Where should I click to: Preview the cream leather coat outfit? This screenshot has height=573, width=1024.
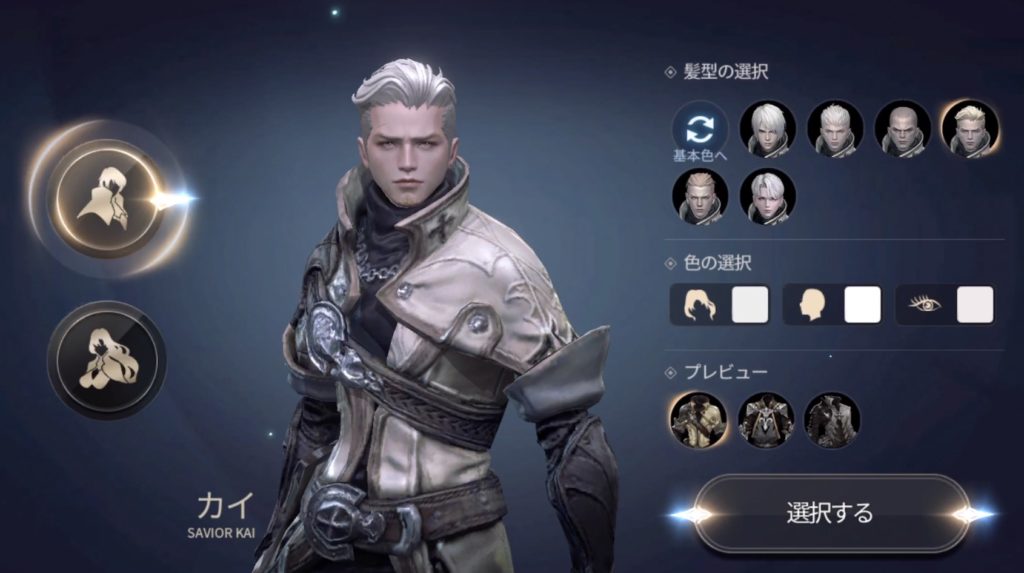click(x=698, y=420)
